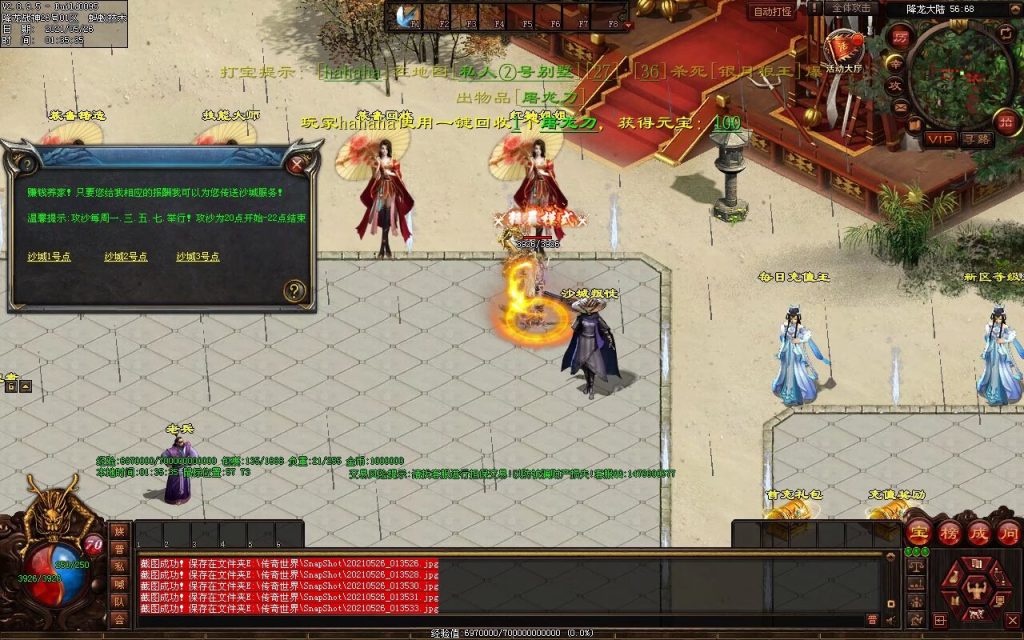Screen dimensions: 1024x640
Task: Click the X button in bottom-right menu
Action: (1010, 619)
